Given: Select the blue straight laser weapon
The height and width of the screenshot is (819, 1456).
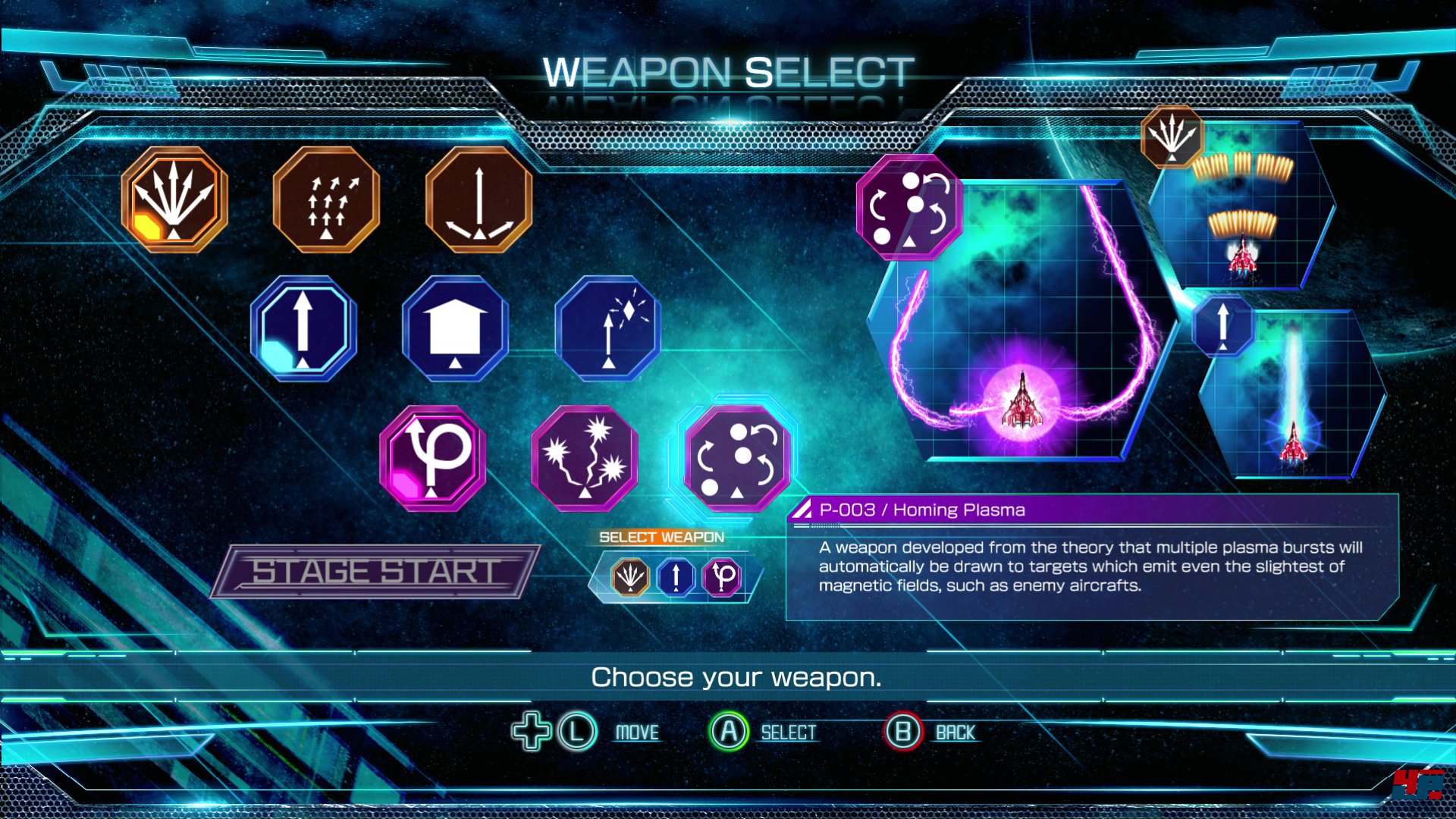Looking at the screenshot, I should point(303,328).
